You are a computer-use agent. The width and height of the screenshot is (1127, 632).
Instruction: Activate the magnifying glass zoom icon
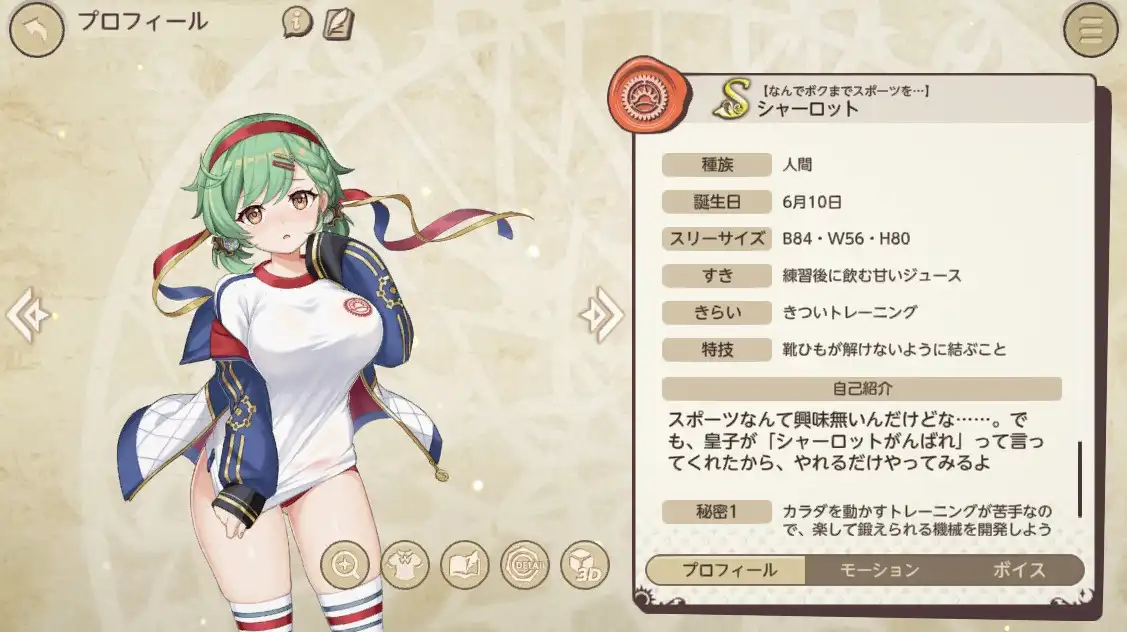[x=345, y=565]
